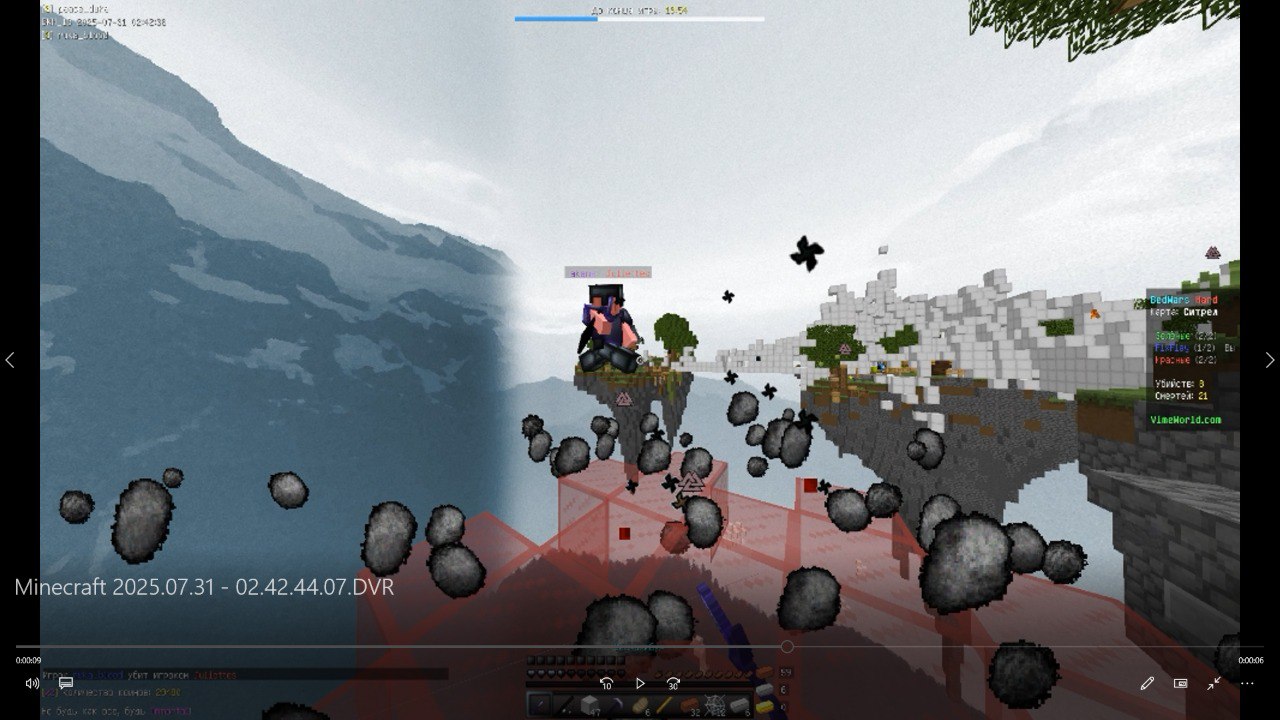
Task: Play the paused video recording
Action: pos(640,683)
